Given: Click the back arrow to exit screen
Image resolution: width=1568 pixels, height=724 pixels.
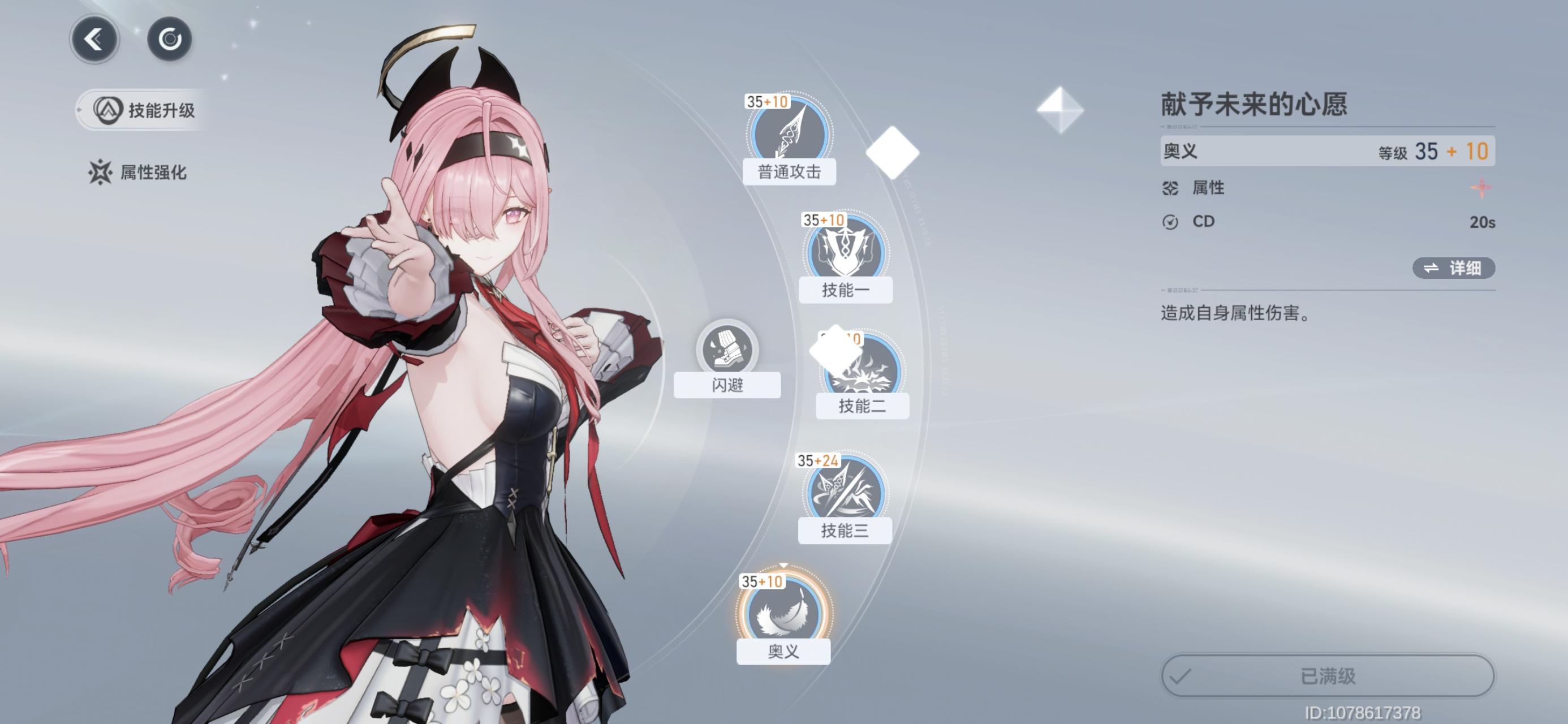Looking at the screenshot, I should pyautogui.click(x=94, y=38).
